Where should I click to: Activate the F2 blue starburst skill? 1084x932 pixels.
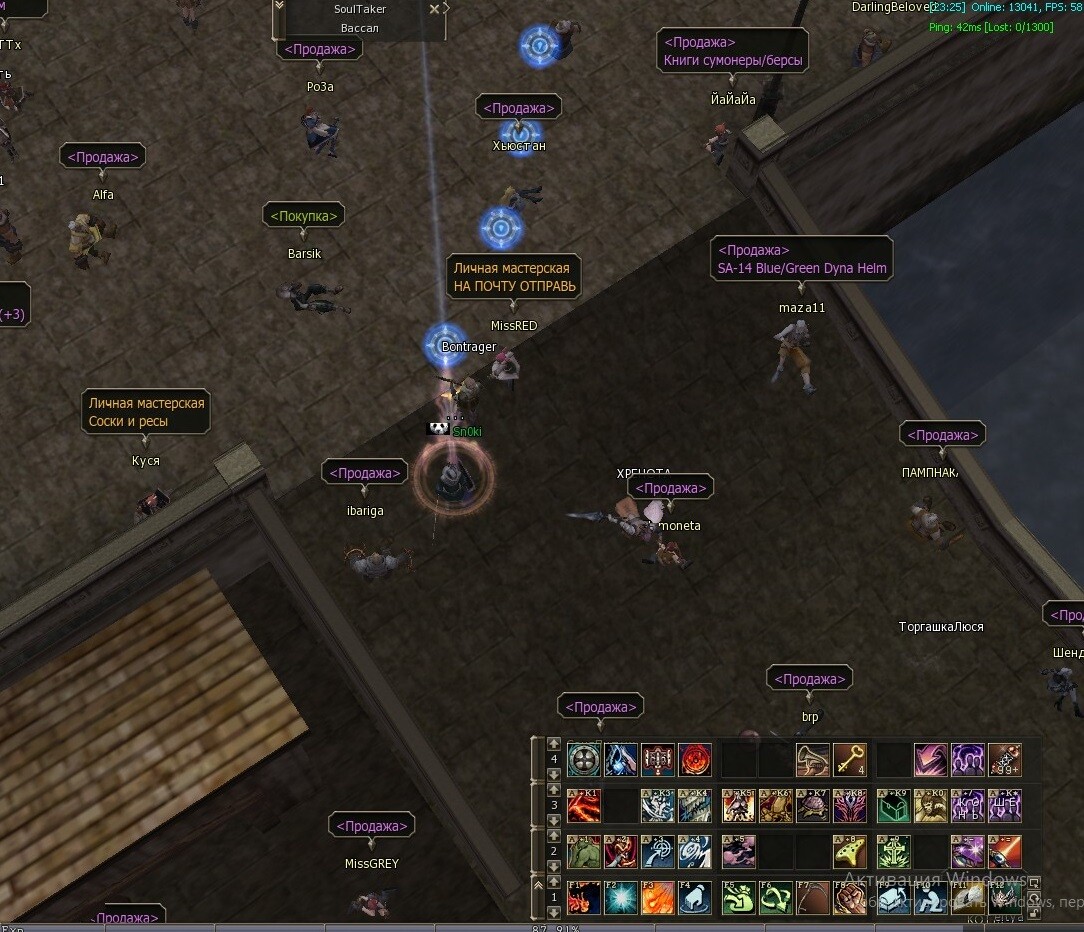tap(620, 898)
